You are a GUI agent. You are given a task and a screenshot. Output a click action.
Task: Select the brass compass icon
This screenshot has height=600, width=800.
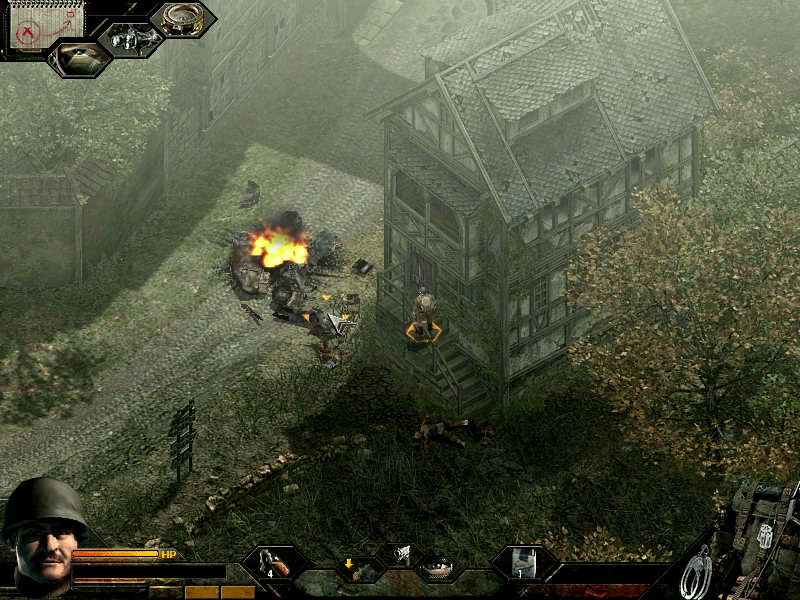click(182, 20)
